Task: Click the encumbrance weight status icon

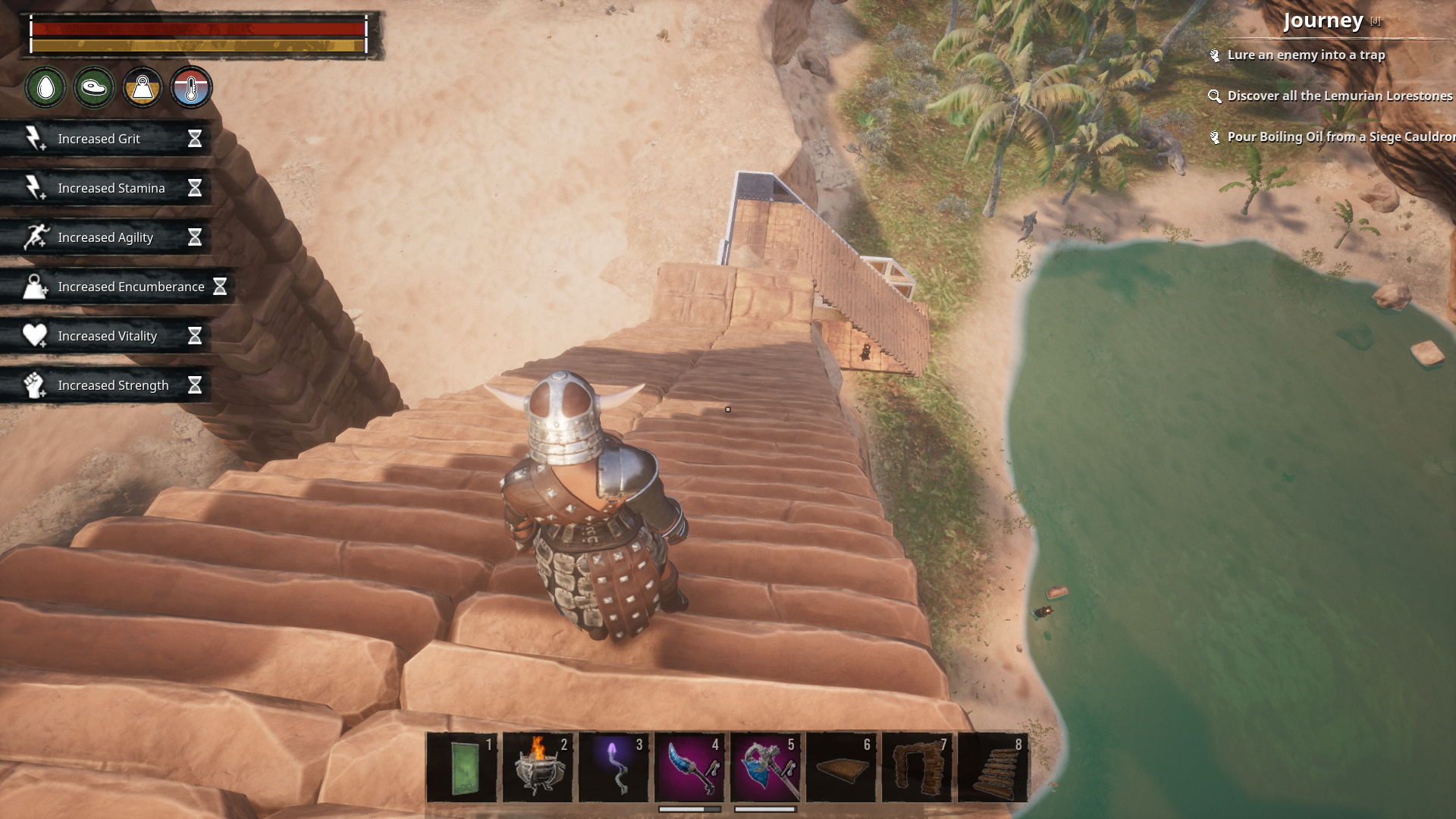Action: [x=143, y=88]
